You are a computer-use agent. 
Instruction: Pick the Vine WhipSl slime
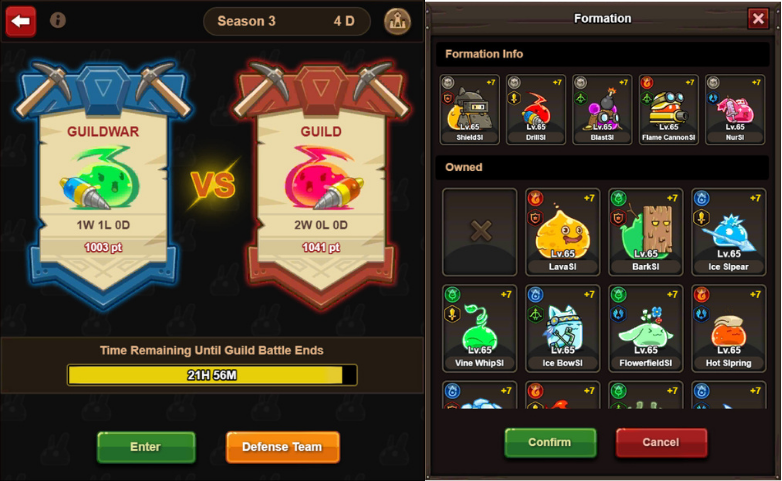click(480, 328)
